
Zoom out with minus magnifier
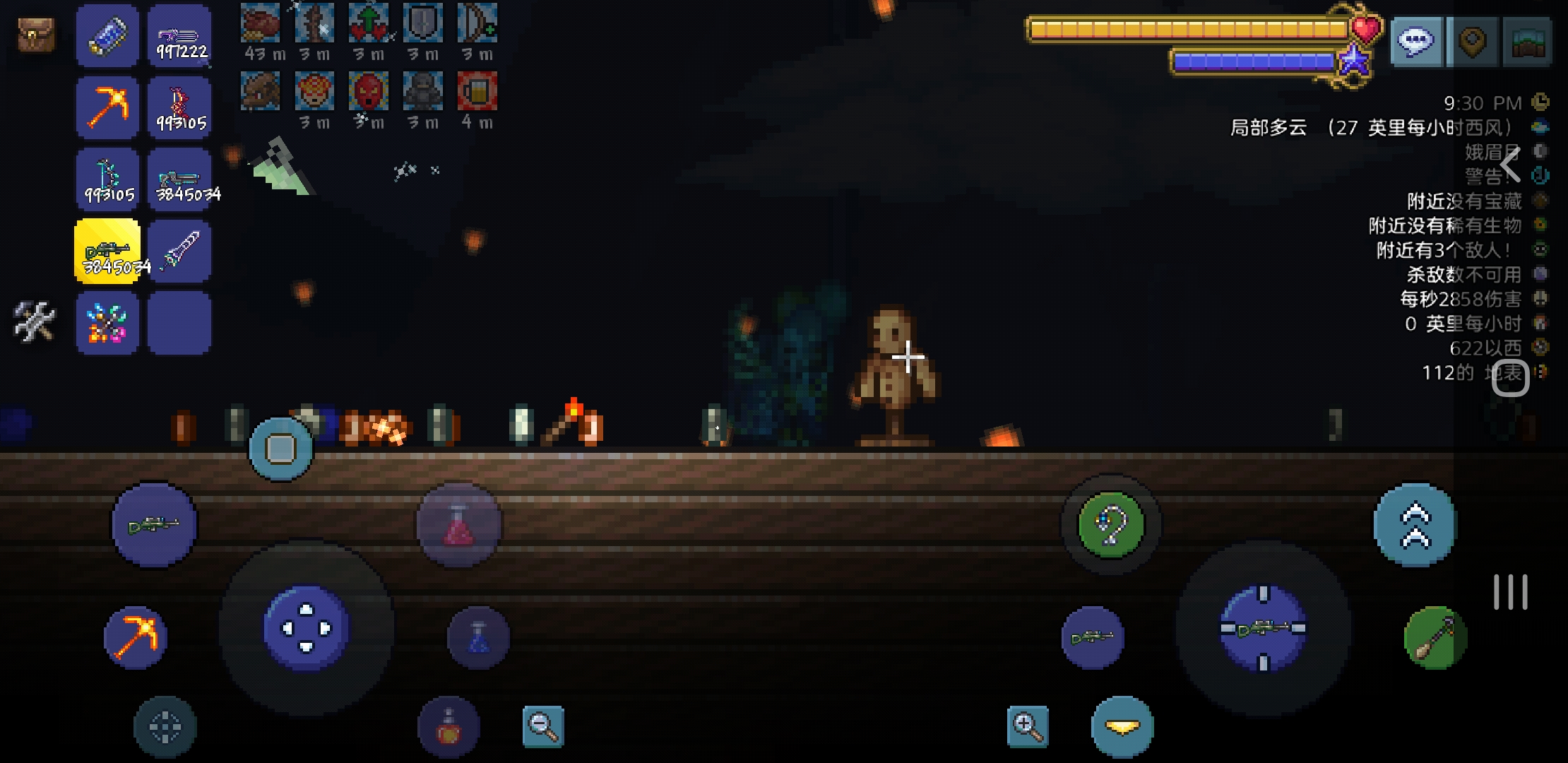click(x=542, y=726)
